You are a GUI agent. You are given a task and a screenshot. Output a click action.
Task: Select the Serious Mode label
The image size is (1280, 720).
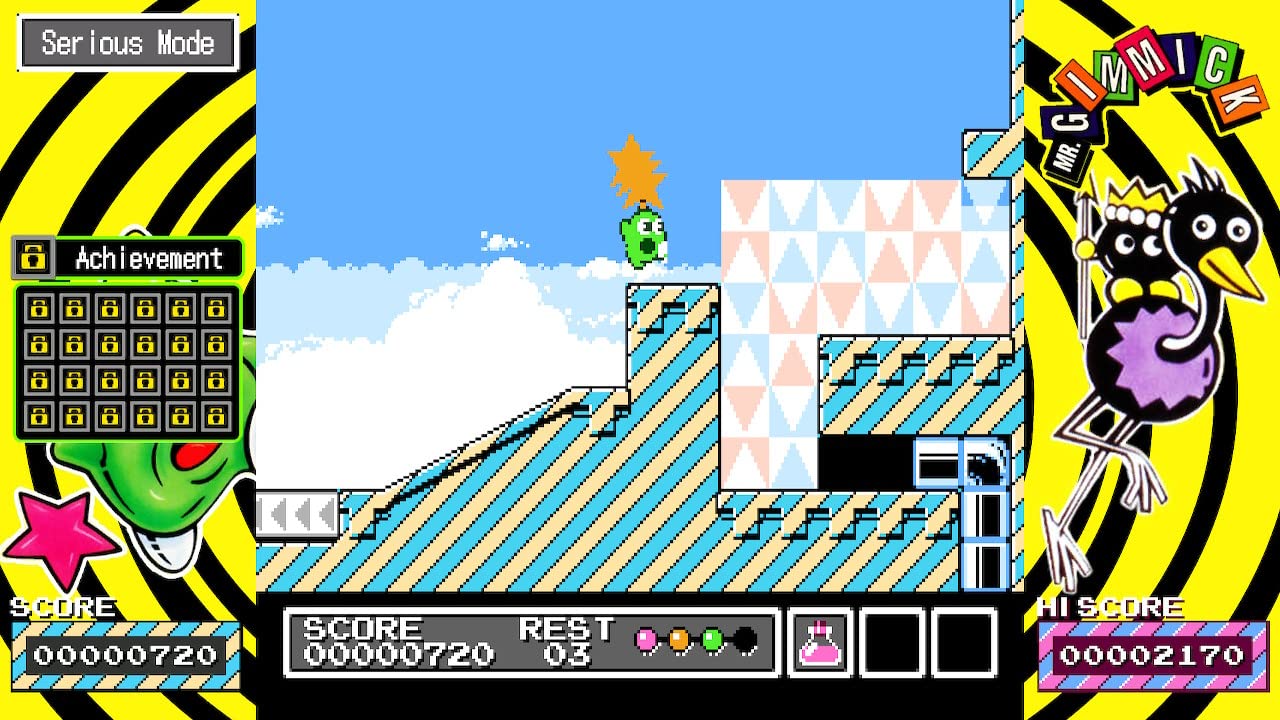click(127, 43)
